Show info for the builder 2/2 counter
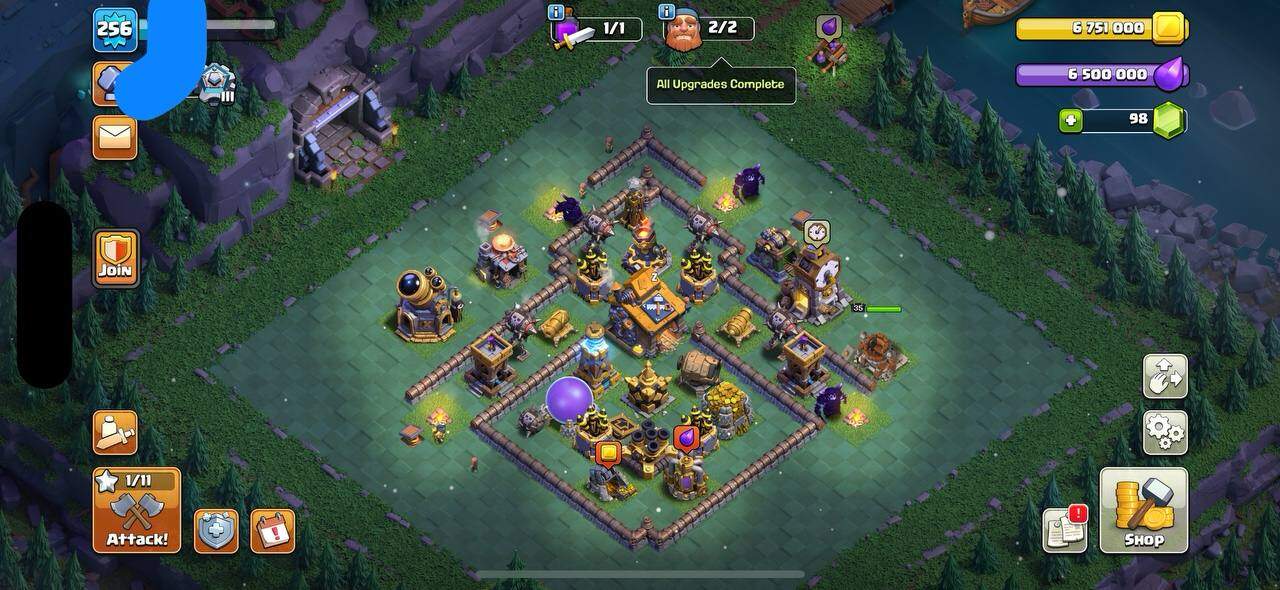The image size is (1280, 590). coord(667,12)
